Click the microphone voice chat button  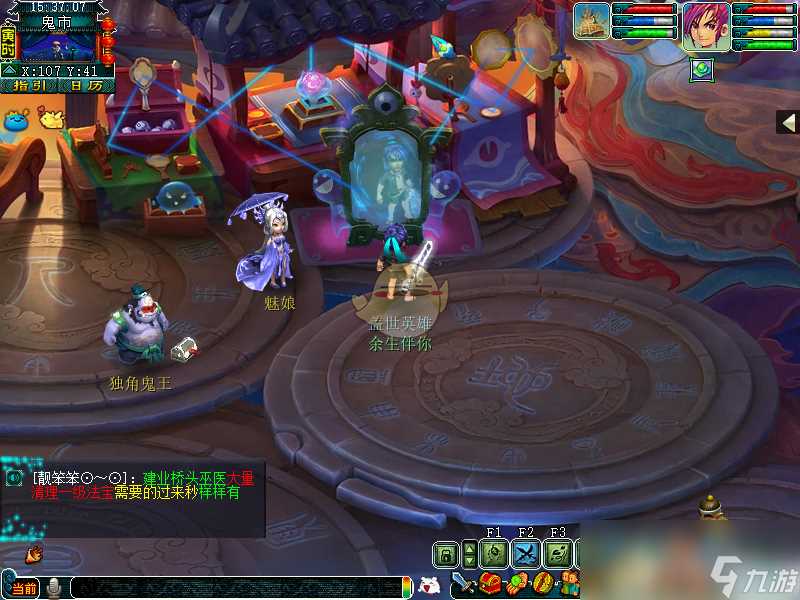click(x=54, y=587)
